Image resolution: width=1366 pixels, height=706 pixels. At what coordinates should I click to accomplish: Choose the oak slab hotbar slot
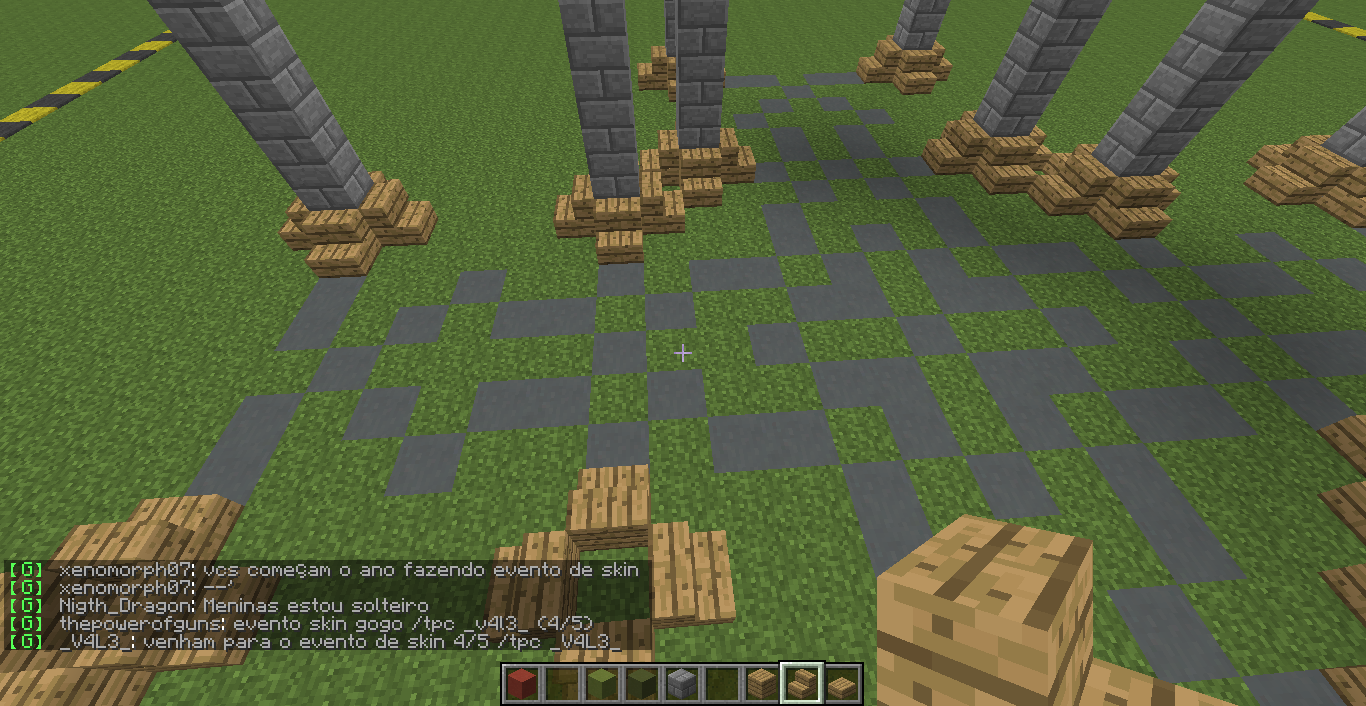click(842, 684)
